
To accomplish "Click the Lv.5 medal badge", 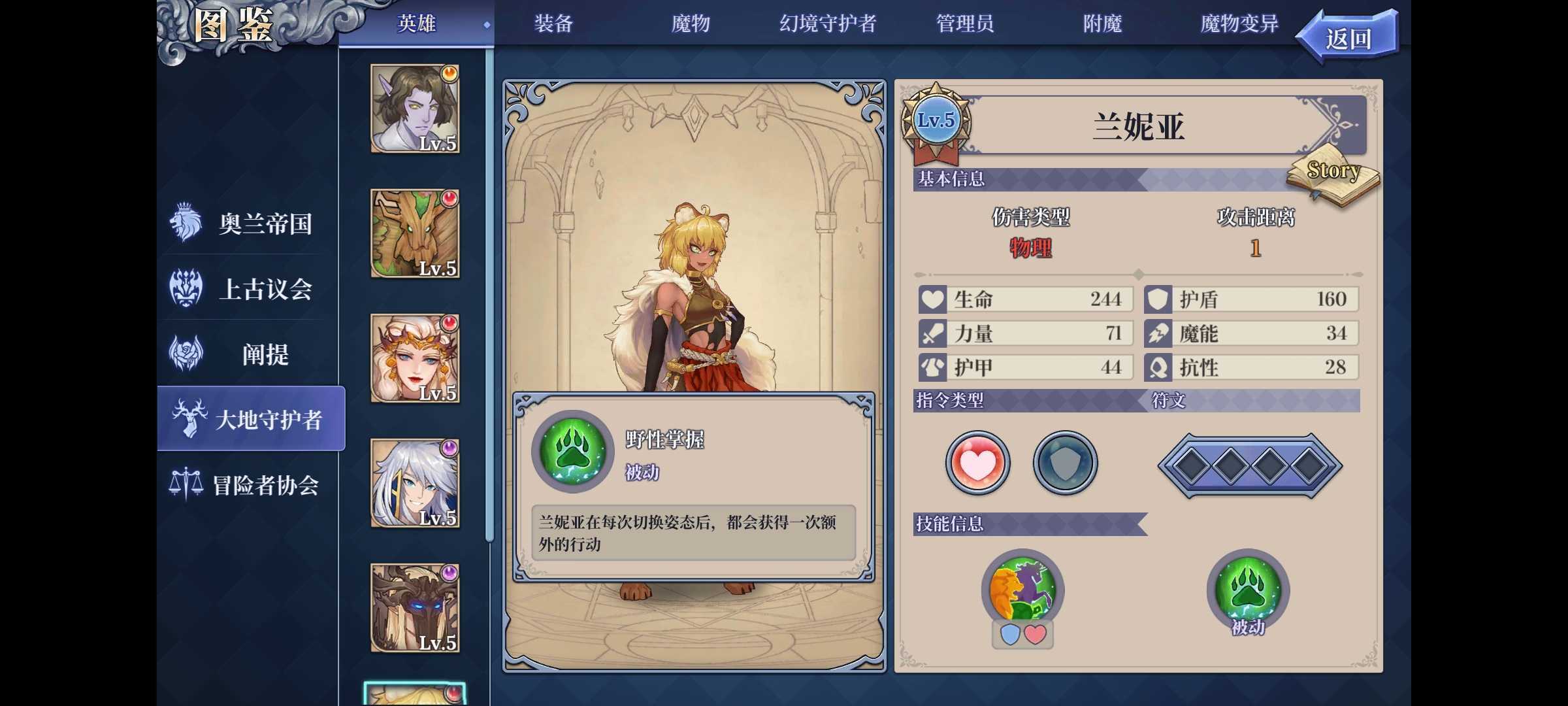I will pos(936,120).
